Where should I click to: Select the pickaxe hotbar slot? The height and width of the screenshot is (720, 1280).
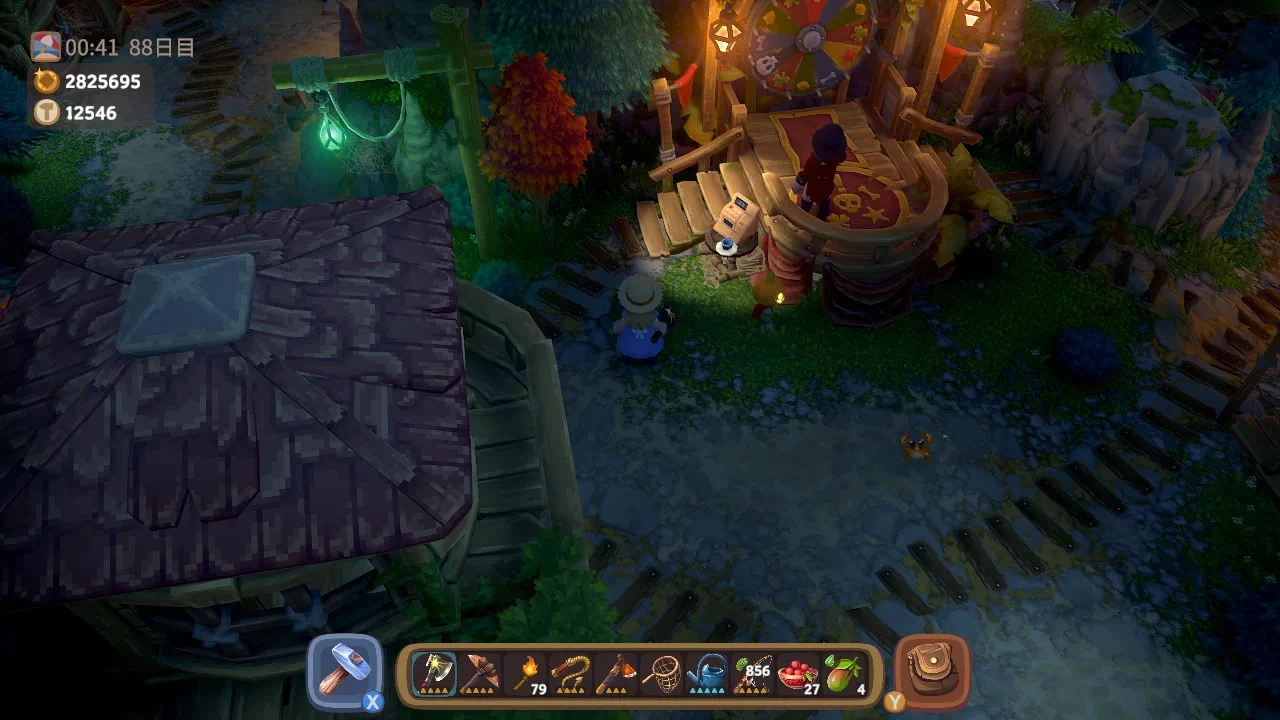(x=481, y=674)
